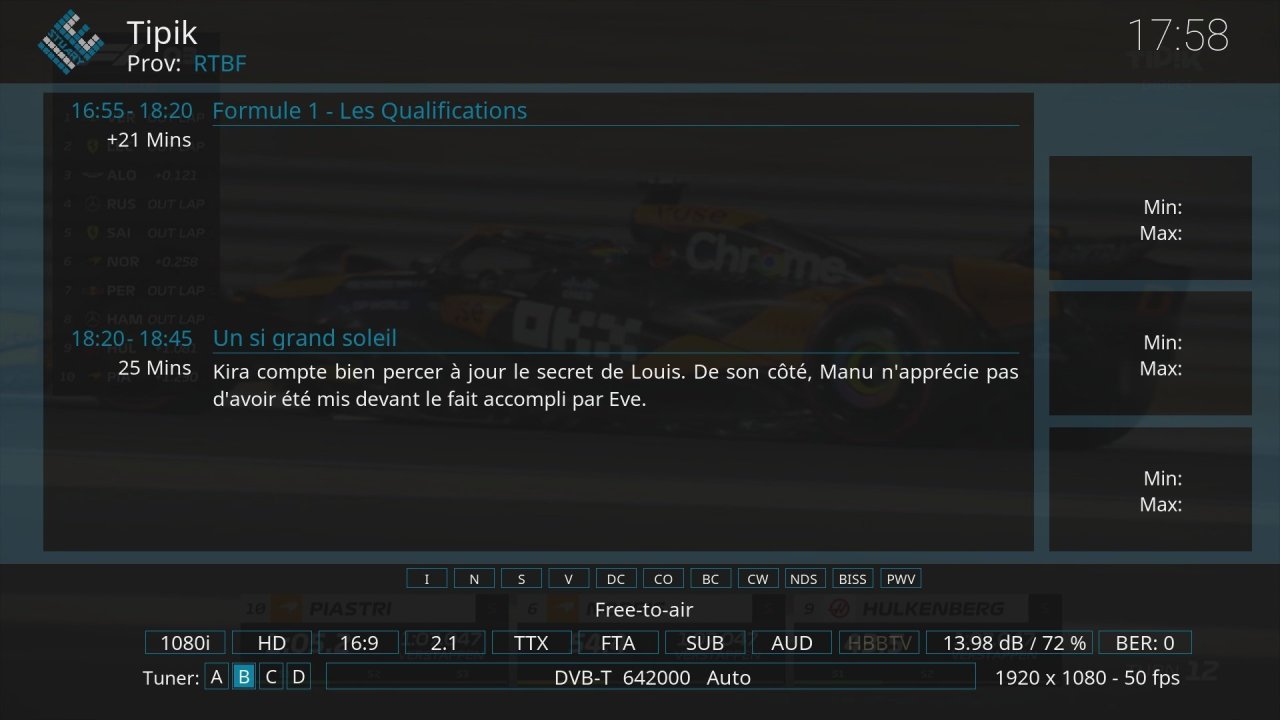Select the highlighted tuner B box
The height and width of the screenshot is (720, 1280).
(243, 677)
